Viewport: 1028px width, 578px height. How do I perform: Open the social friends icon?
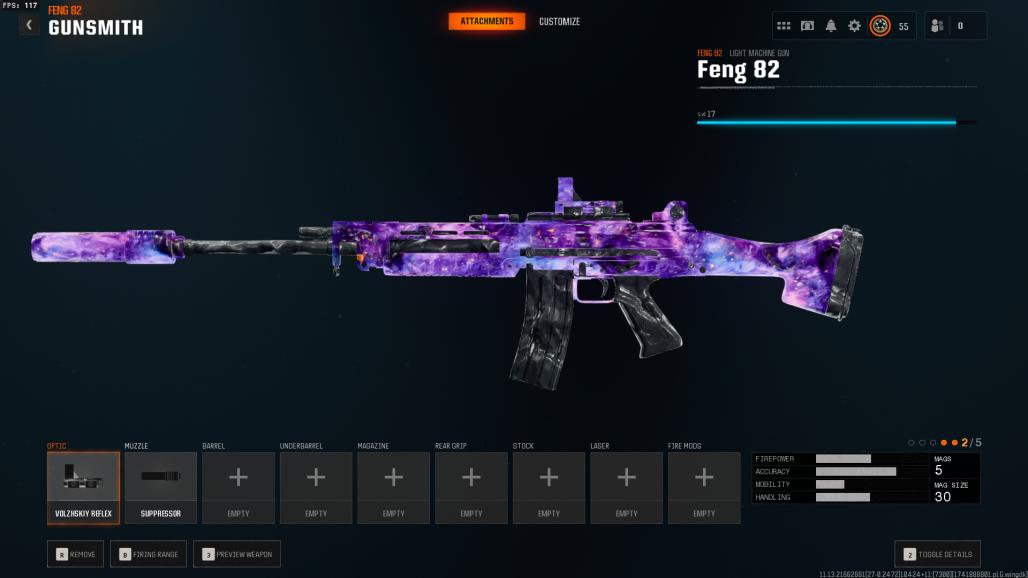[937, 26]
